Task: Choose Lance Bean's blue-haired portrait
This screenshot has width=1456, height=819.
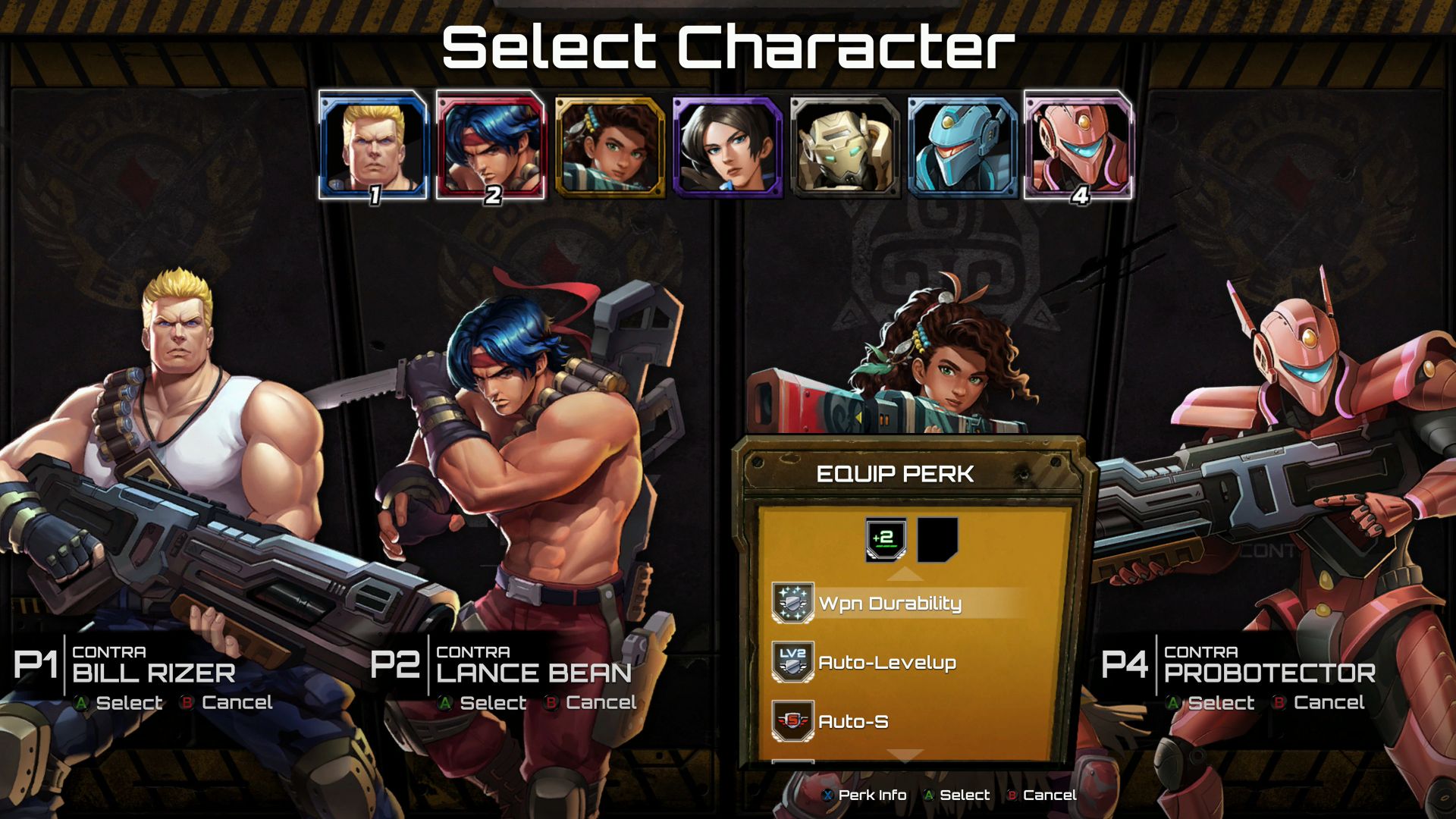Action: point(491,146)
